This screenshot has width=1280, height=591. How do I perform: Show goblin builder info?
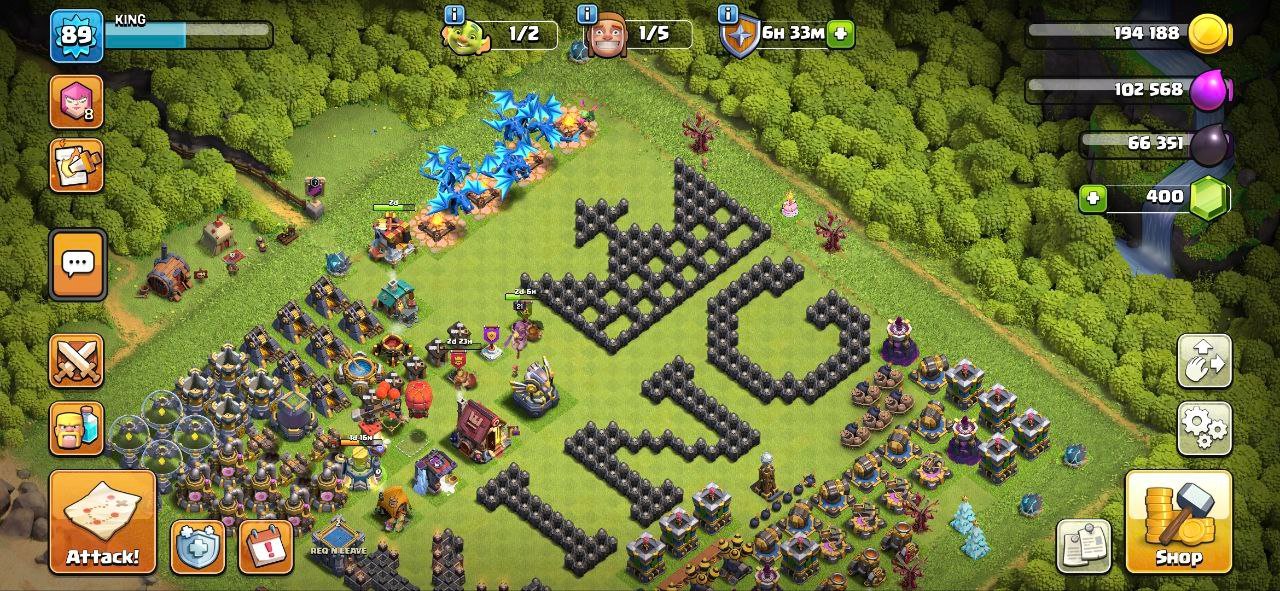pyautogui.click(x=455, y=14)
